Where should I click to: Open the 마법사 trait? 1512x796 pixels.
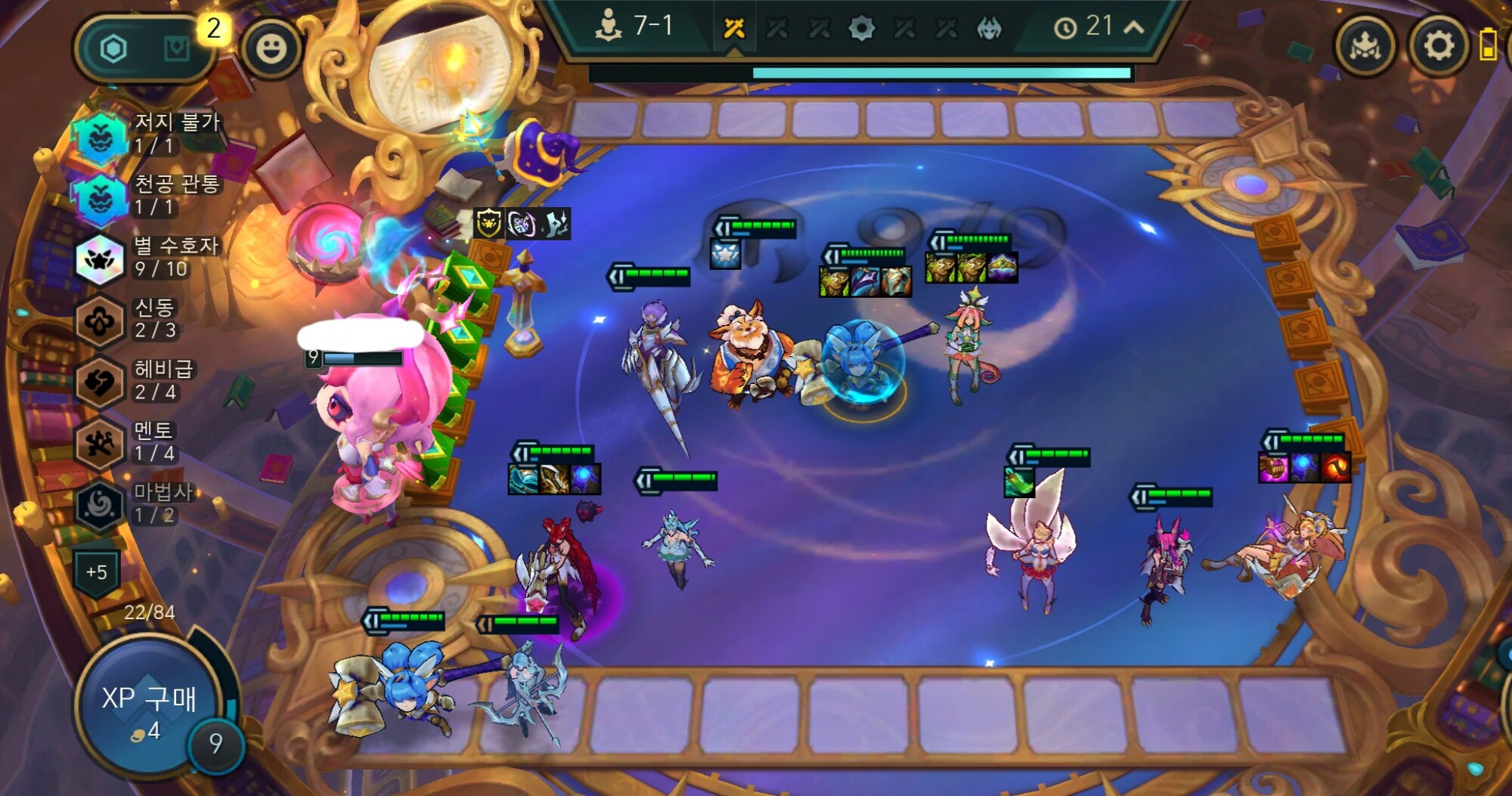[x=100, y=505]
